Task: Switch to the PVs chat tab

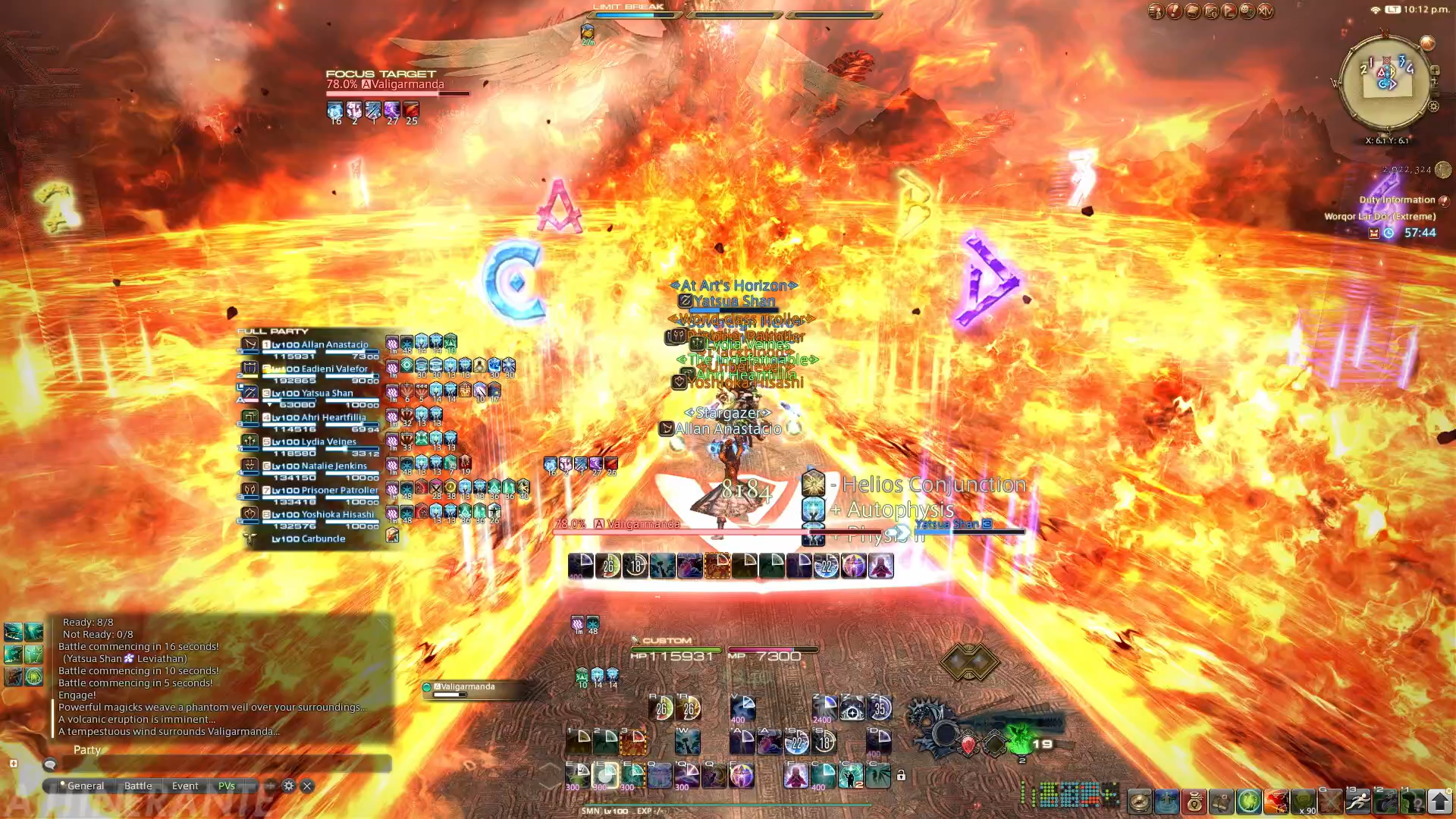Action: pyautogui.click(x=227, y=786)
